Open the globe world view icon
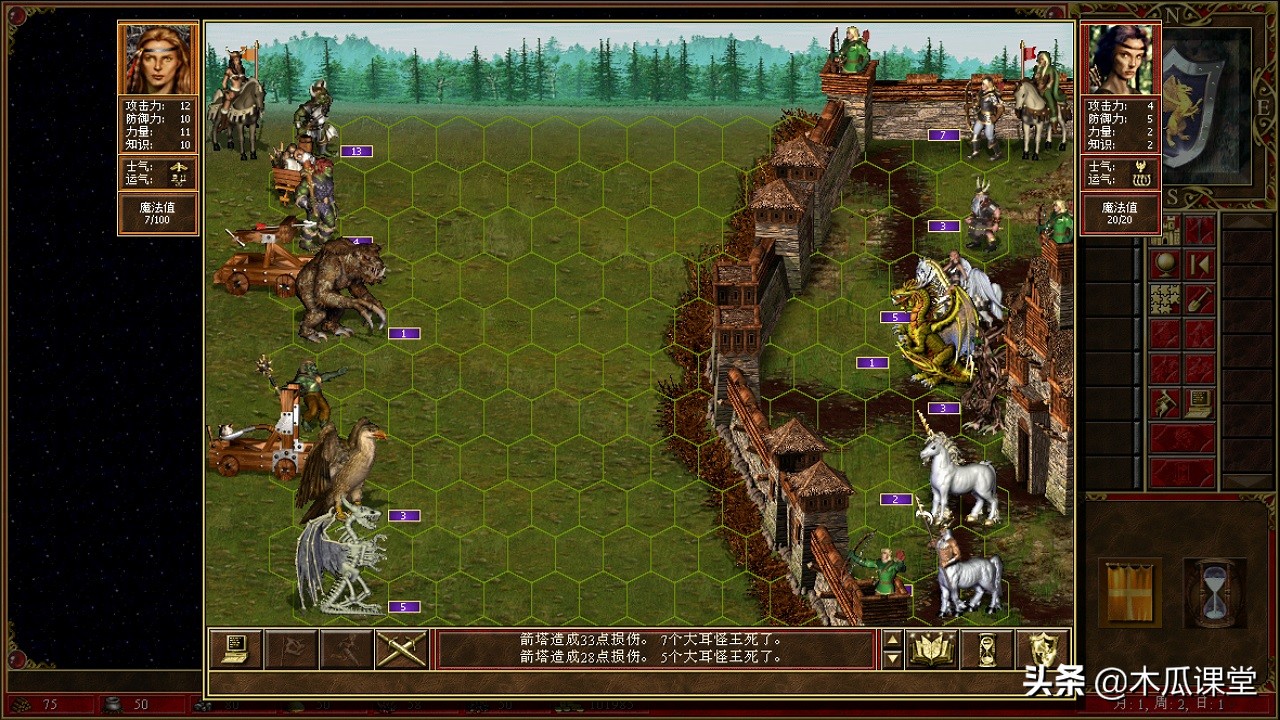The height and width of the screenshot is (720, 1280). 1165,264
